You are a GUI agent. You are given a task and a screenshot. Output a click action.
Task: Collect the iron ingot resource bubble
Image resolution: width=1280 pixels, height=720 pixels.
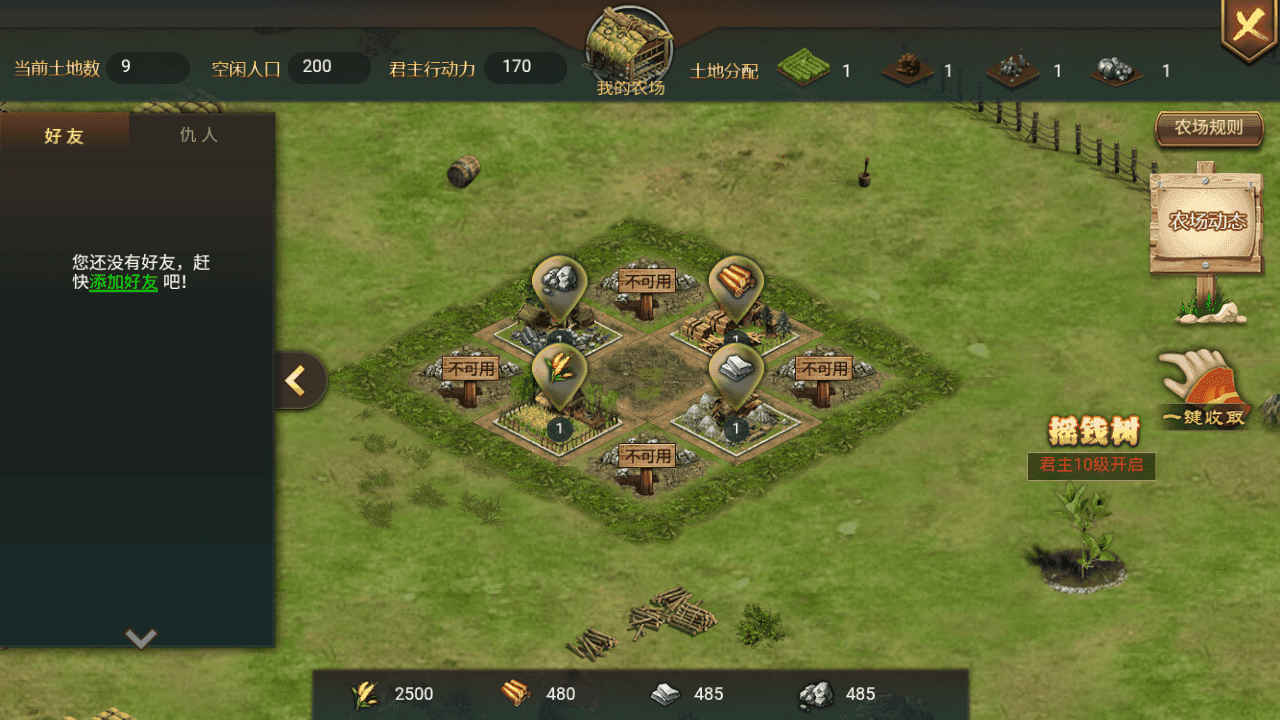click(x=736, y=370)
